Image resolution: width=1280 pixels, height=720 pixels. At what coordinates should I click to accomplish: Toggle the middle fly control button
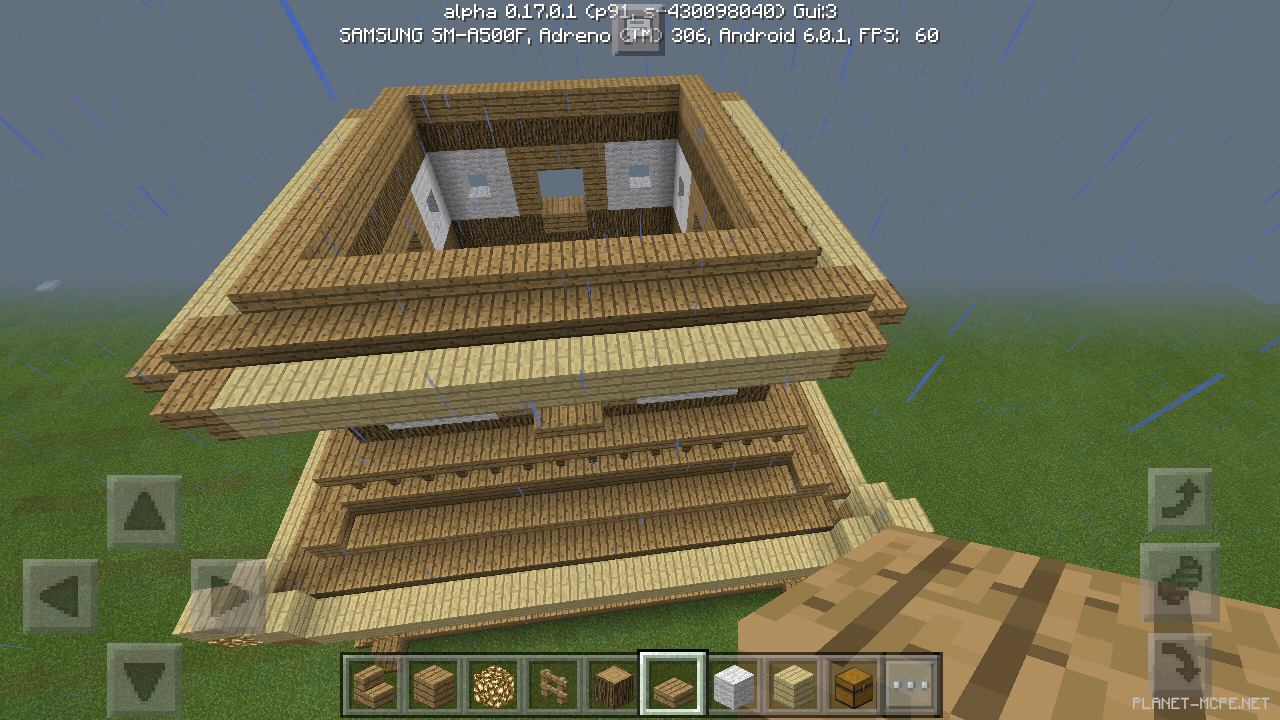coord(1180,580)
